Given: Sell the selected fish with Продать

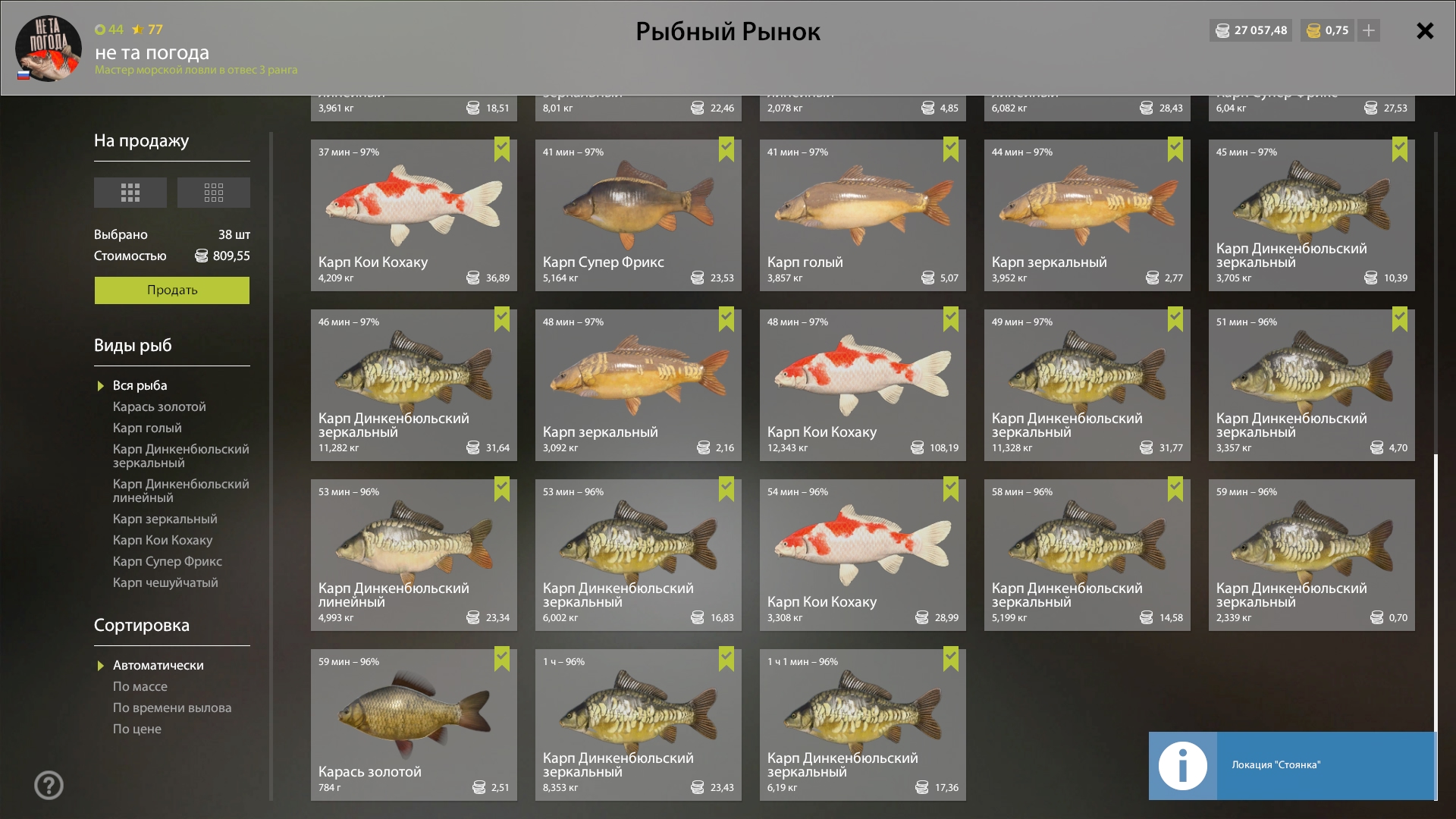Looking at the screenshot, I should pyautogui.click(x=171, y=290).
